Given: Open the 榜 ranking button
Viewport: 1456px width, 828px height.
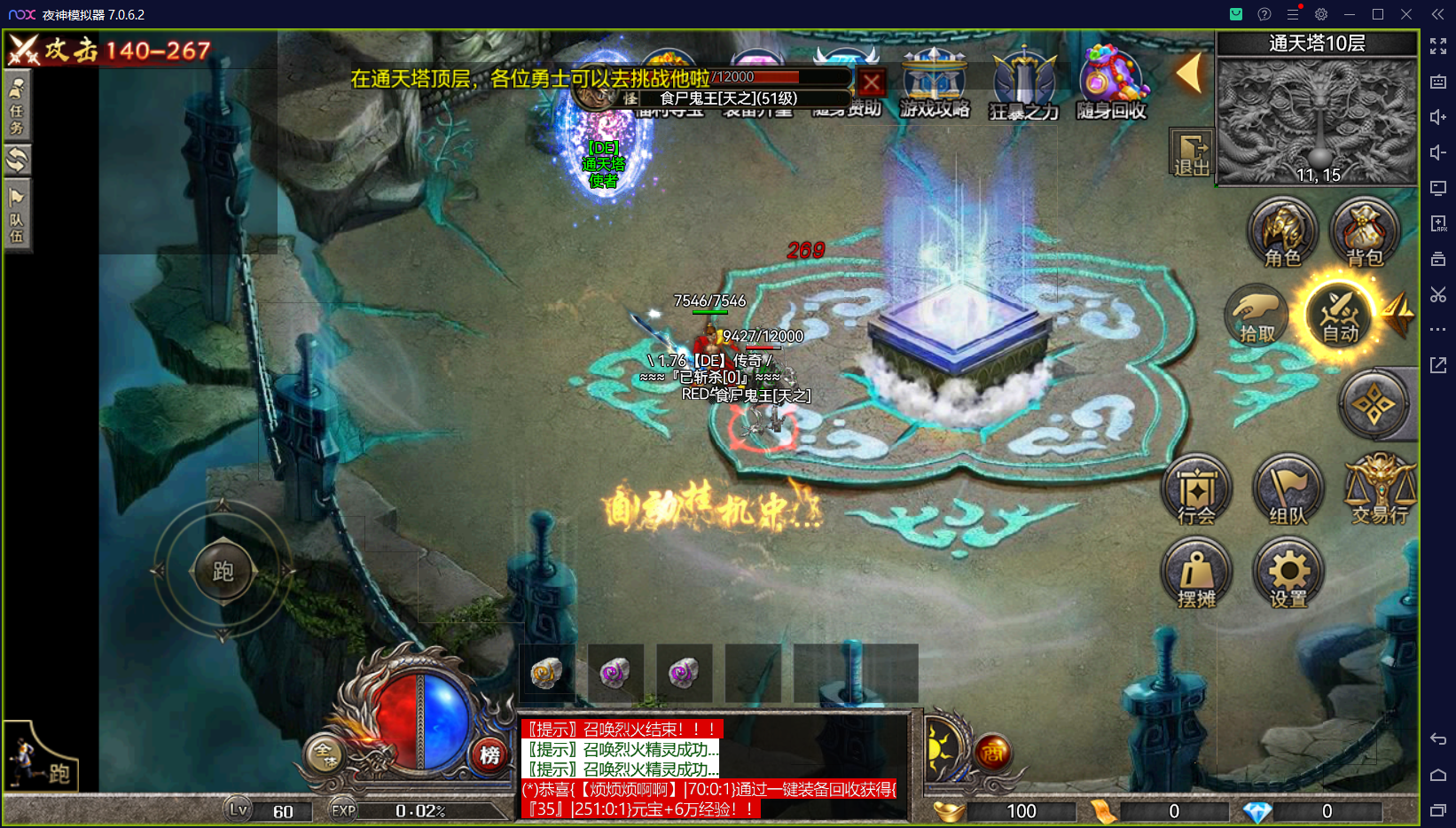Looking at the screenshot, I should pyautogui.click(x=489, y=754).
